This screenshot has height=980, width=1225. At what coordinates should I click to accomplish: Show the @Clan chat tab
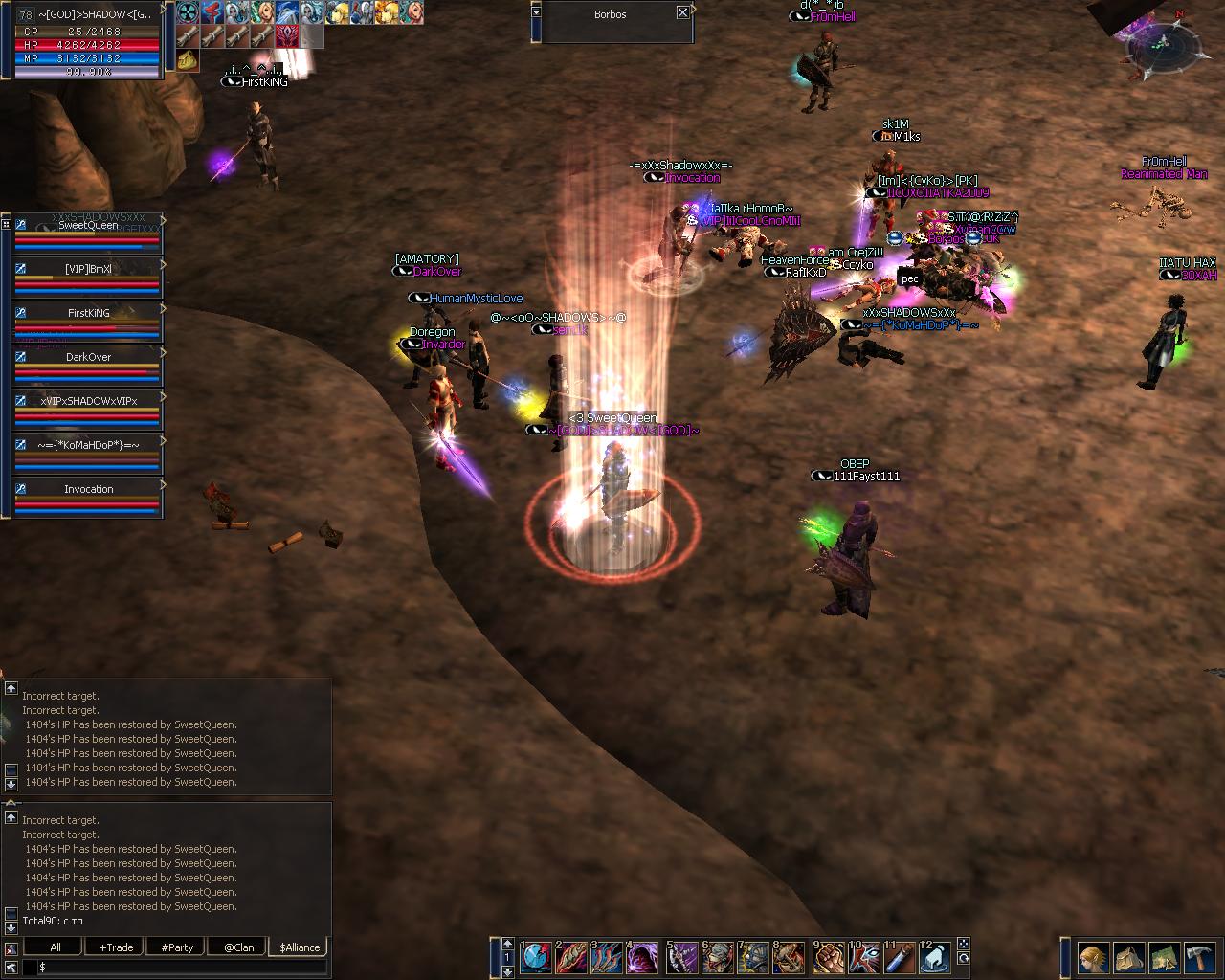[238, 947]
